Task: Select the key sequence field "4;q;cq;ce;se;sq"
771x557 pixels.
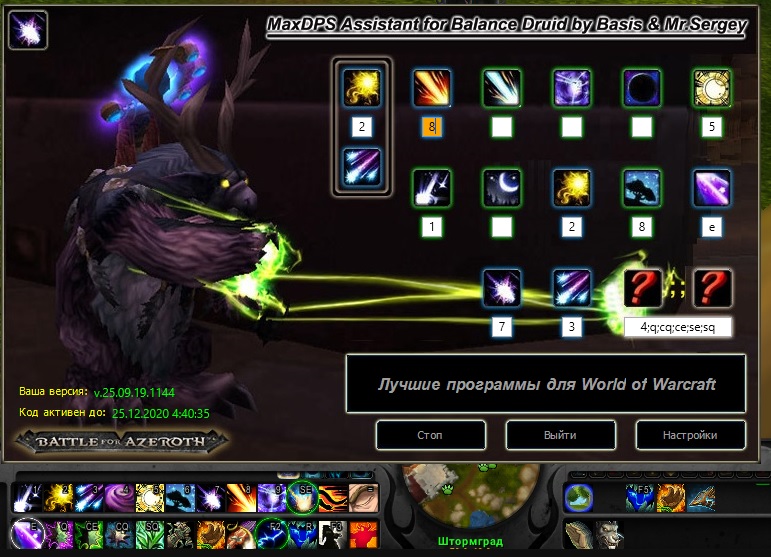Action: point(678,326)
